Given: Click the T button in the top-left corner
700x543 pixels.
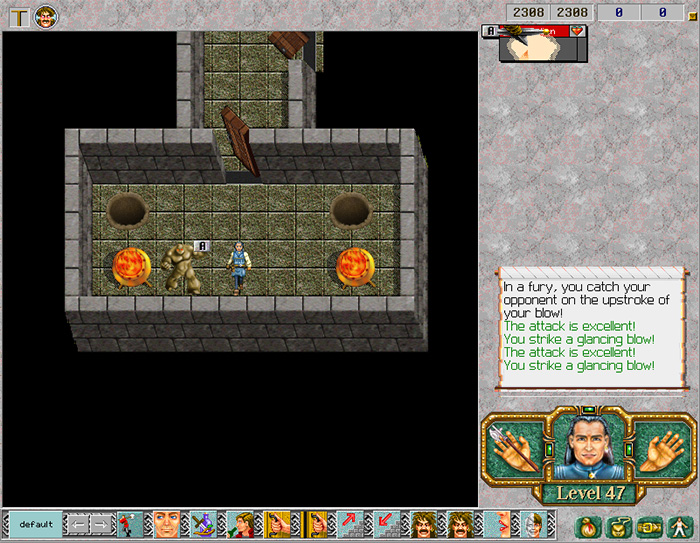Looking at the screenshot, I should (19, 16).
